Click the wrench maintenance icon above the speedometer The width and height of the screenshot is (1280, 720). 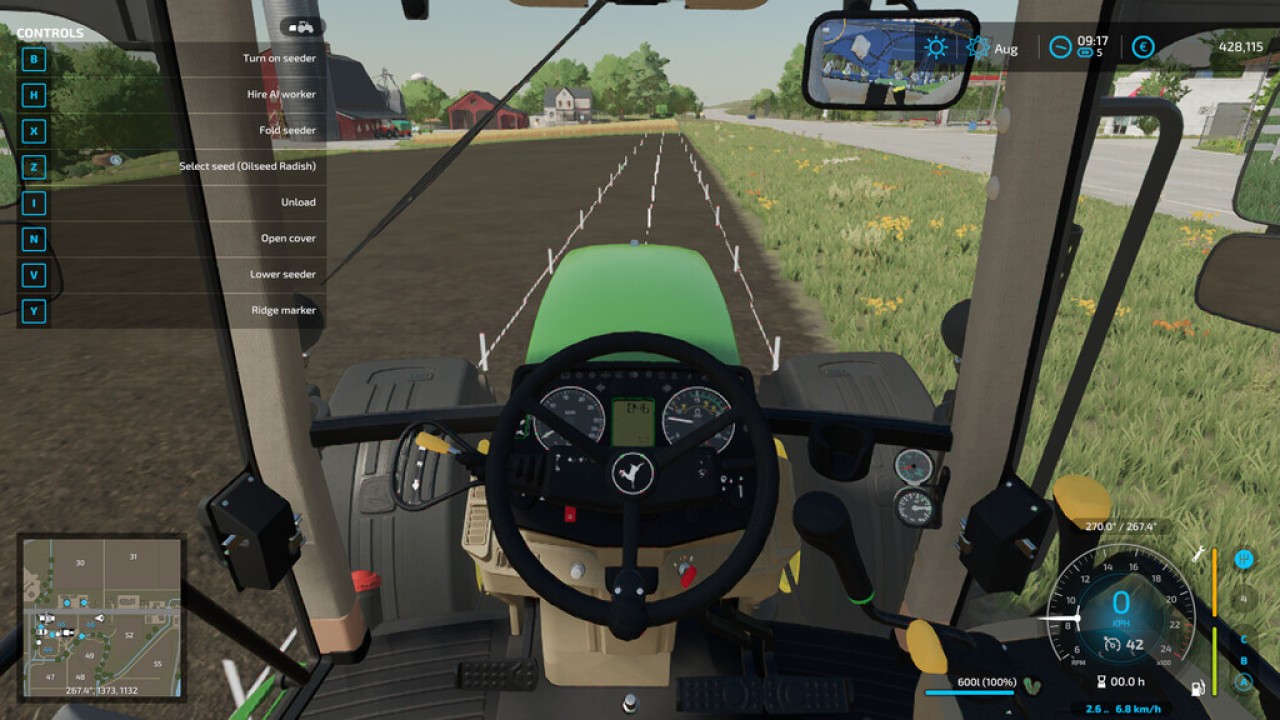pyautogui.click(x=1197, y=555)
